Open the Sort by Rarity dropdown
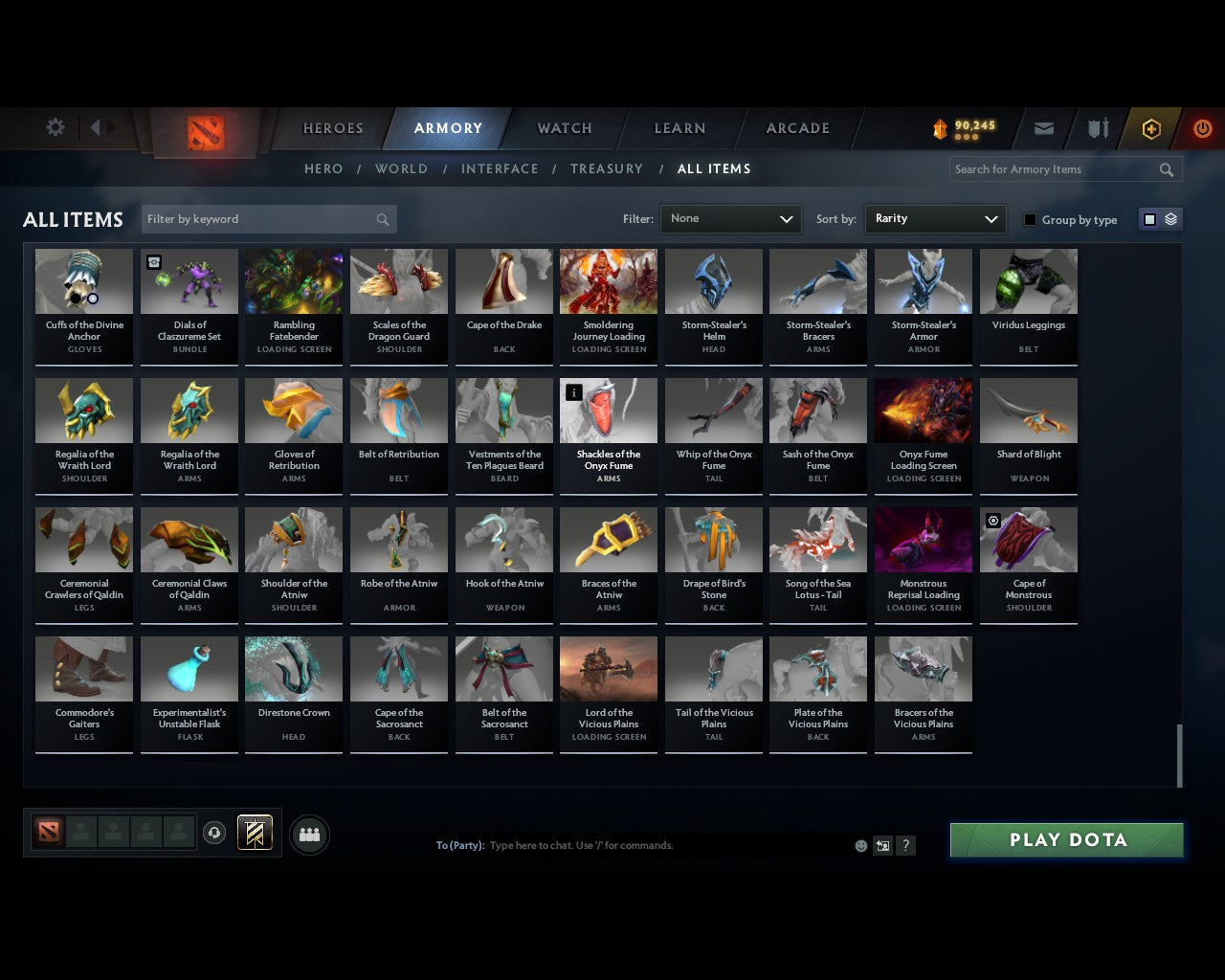The height and width of the screenshot is (980, 1225). [x=935, y=219]
